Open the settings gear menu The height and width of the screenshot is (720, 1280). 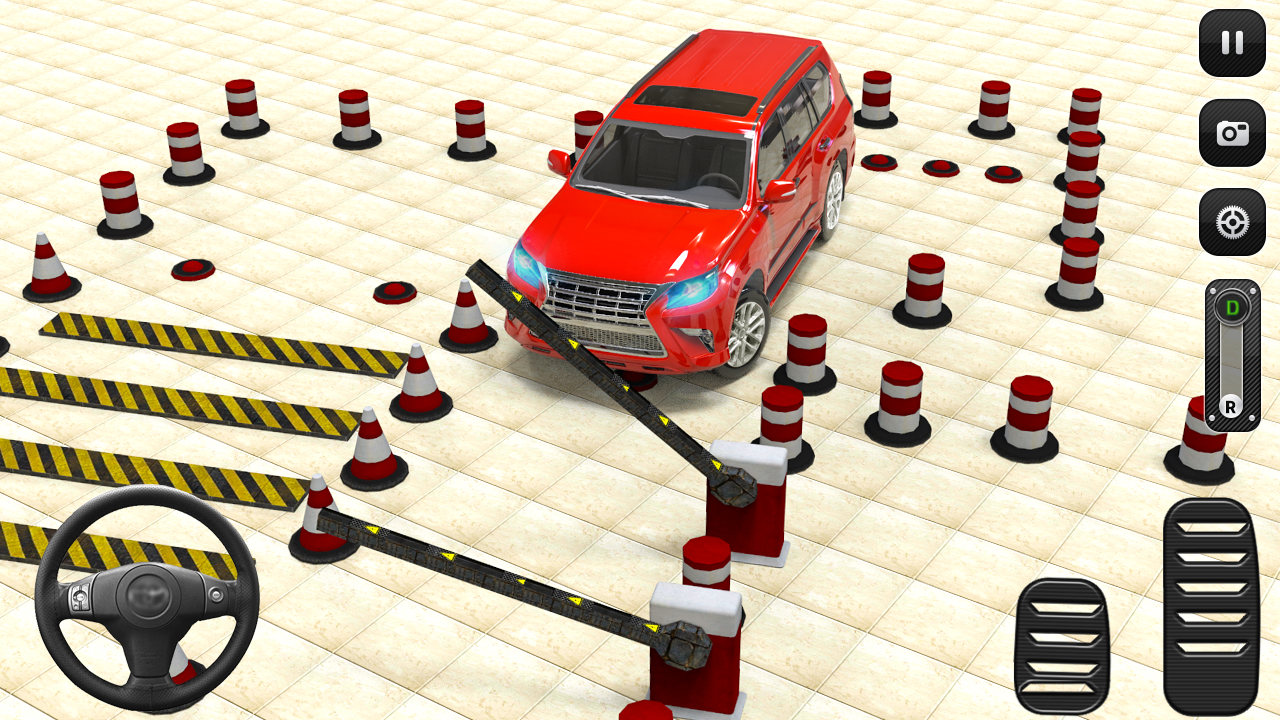(1231, 222)
